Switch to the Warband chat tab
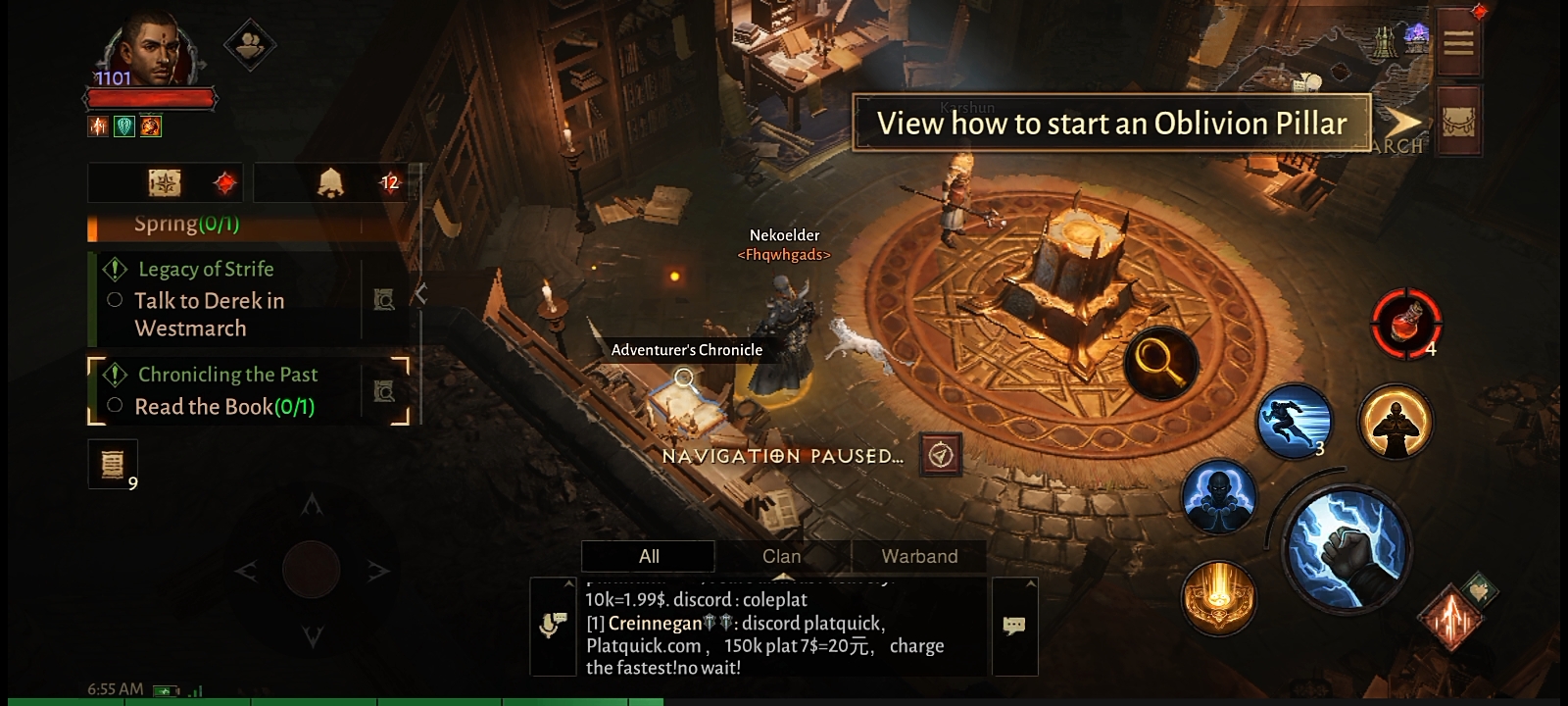This screenshot has height=706, width=1568. (x=919, y=556)
